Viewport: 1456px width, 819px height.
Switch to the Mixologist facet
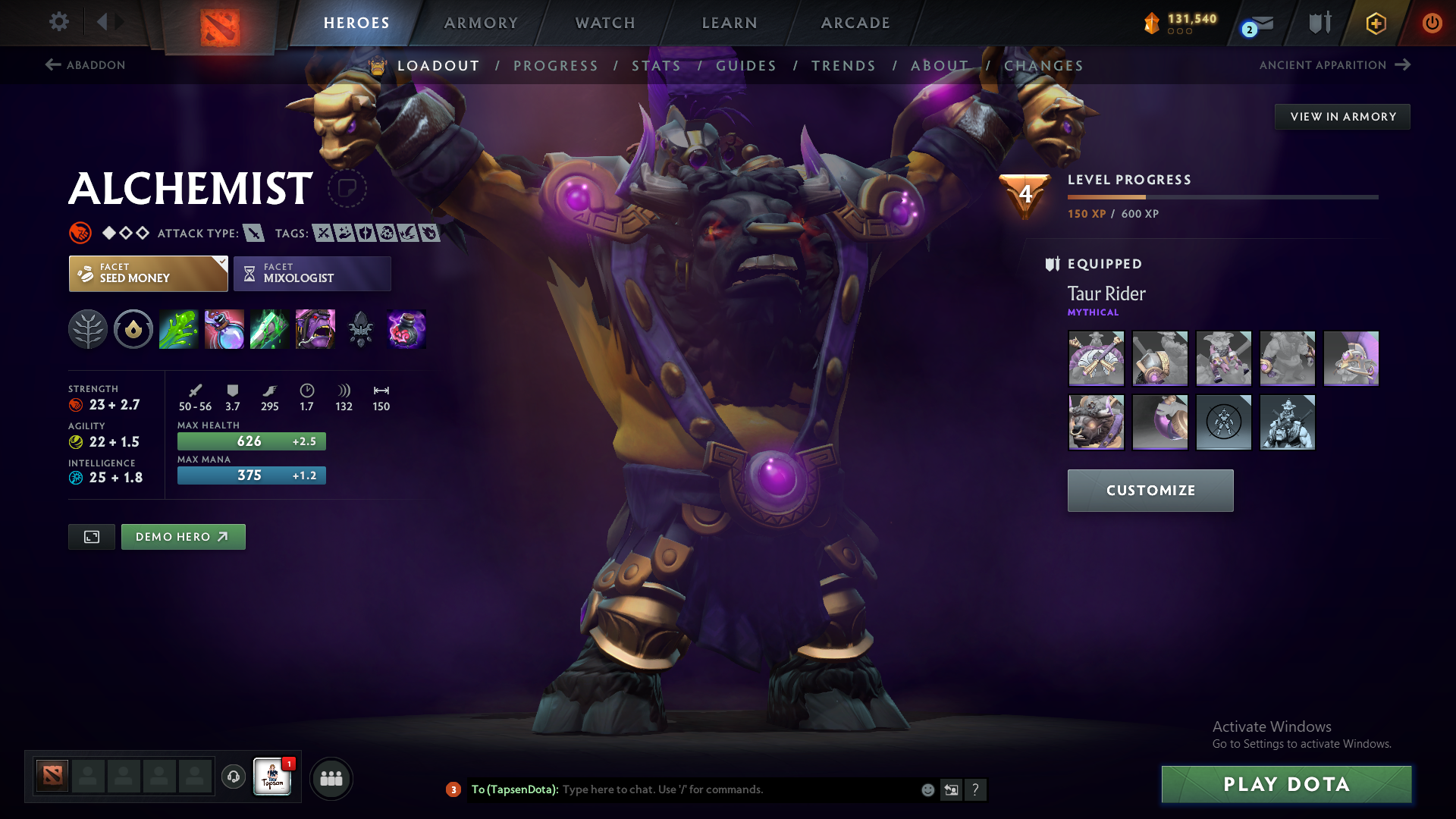(x=312, y=273)
